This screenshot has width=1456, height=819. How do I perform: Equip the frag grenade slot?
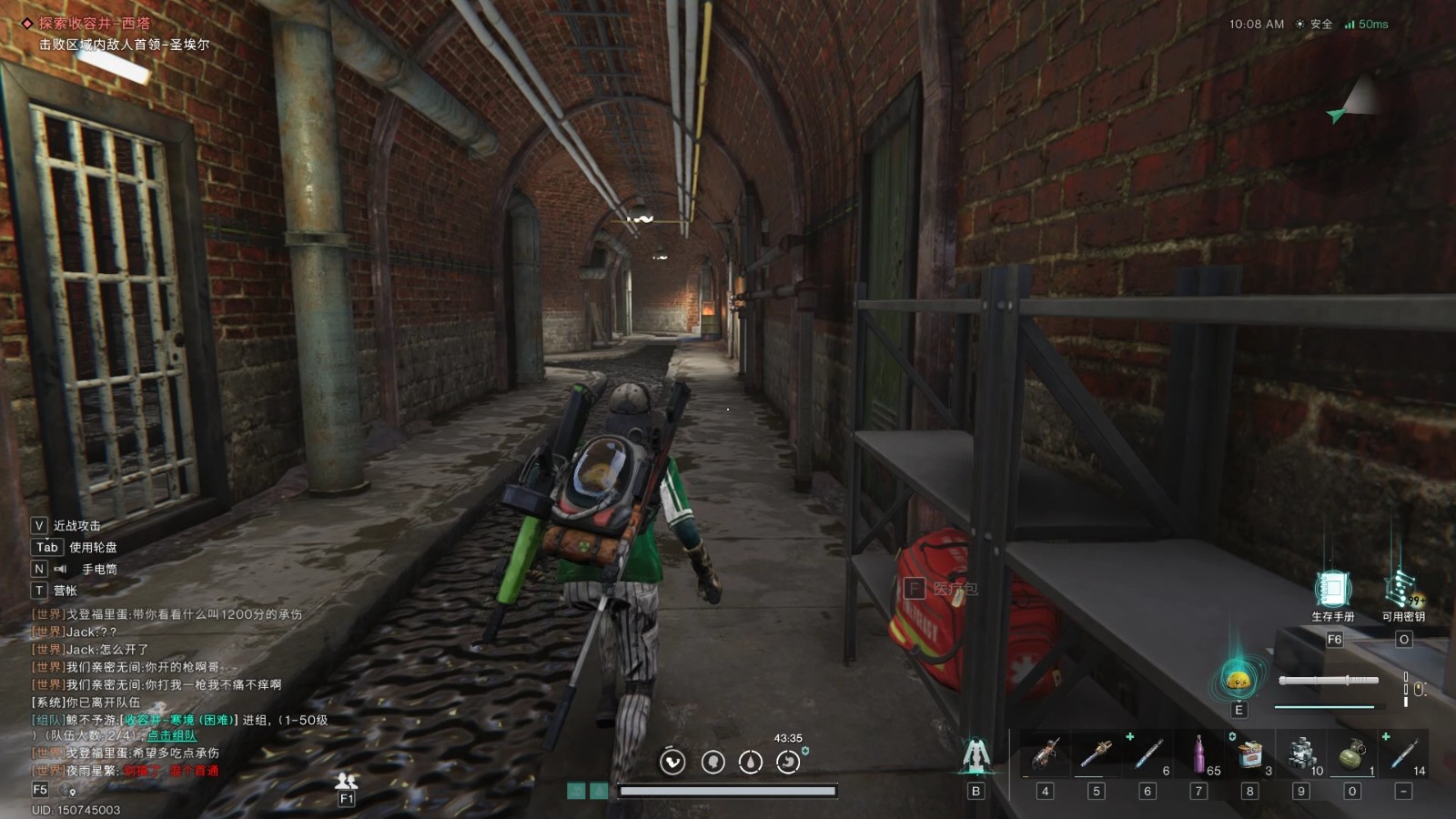tap(1353, 754)
